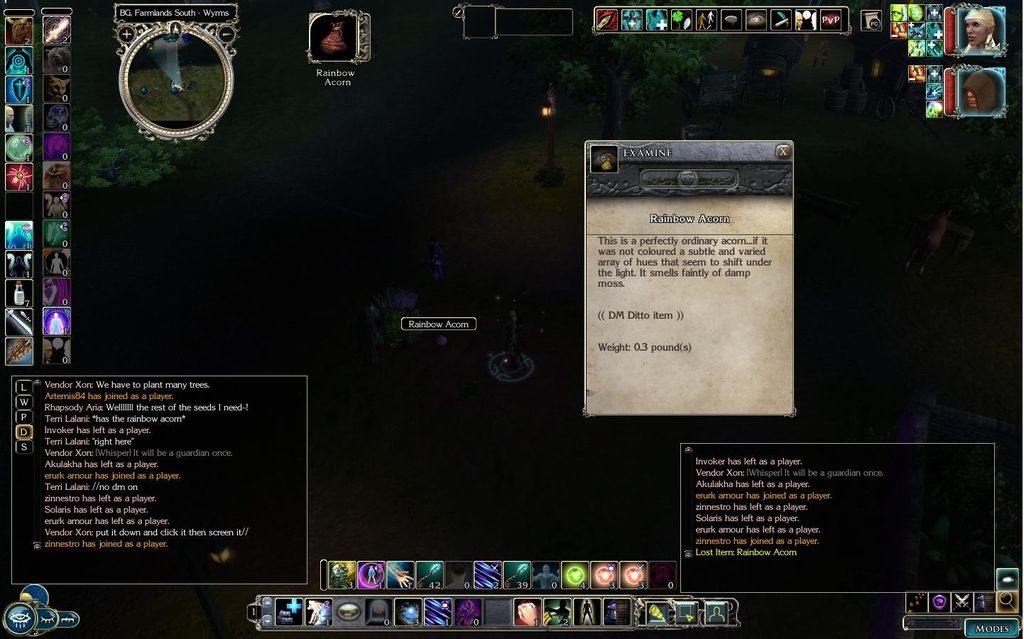1024x639 pixels.
Task: Zoom out the minimap with minus button
Action: [x=227, y=34]
